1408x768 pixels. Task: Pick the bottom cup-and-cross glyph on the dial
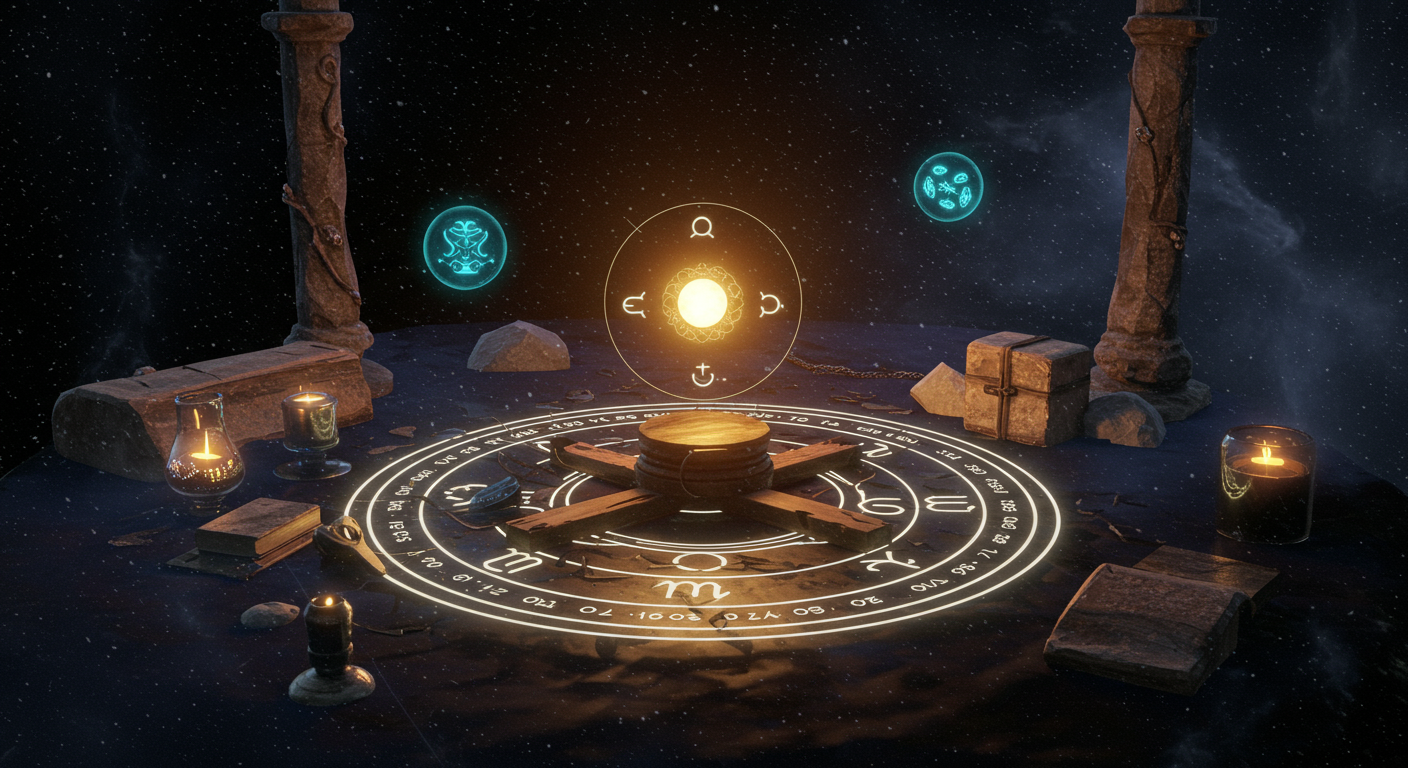[x=703, y=376]
